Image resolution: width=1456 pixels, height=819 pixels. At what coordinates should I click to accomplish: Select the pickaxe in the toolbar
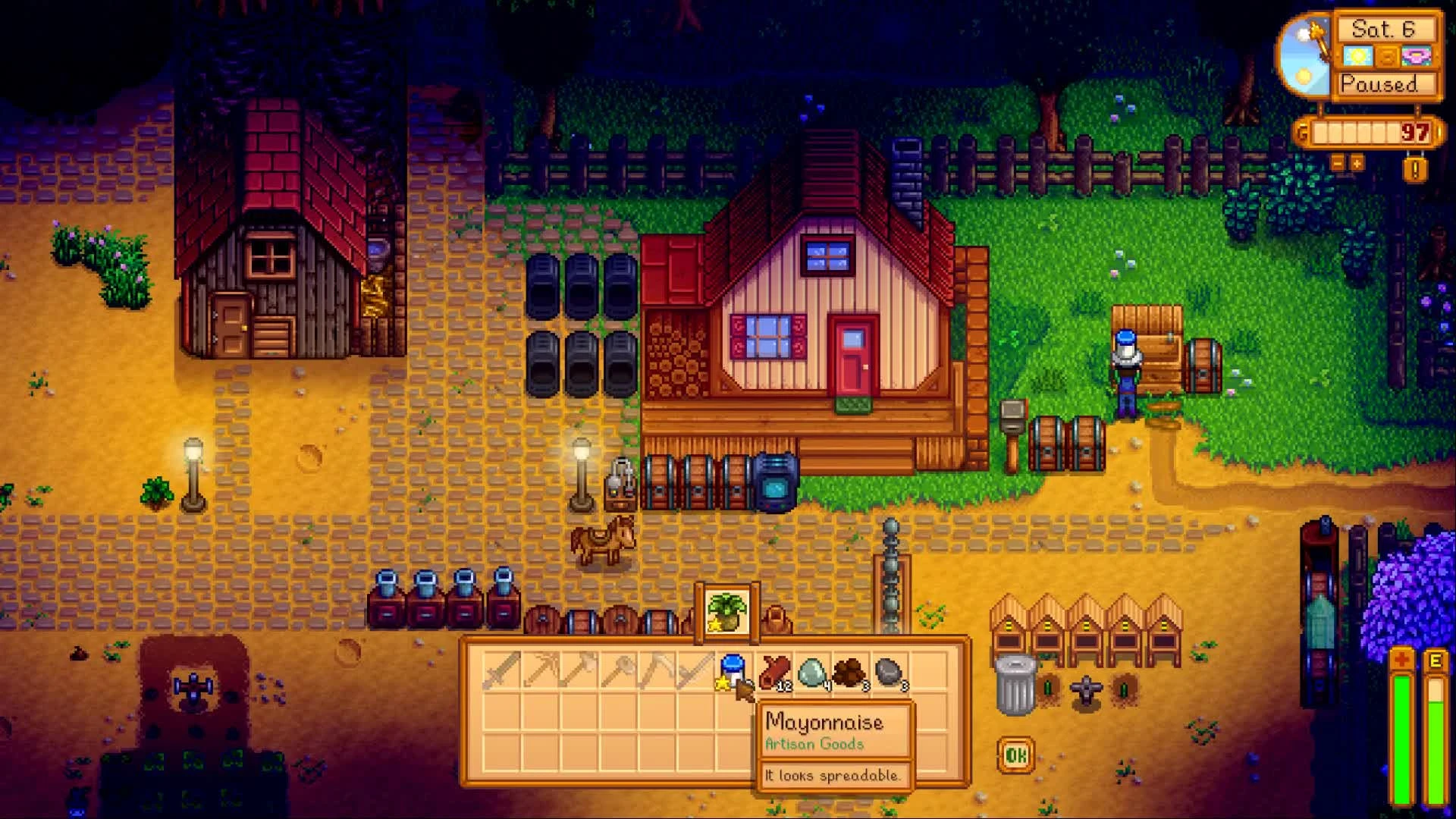(x=541, y=673)
